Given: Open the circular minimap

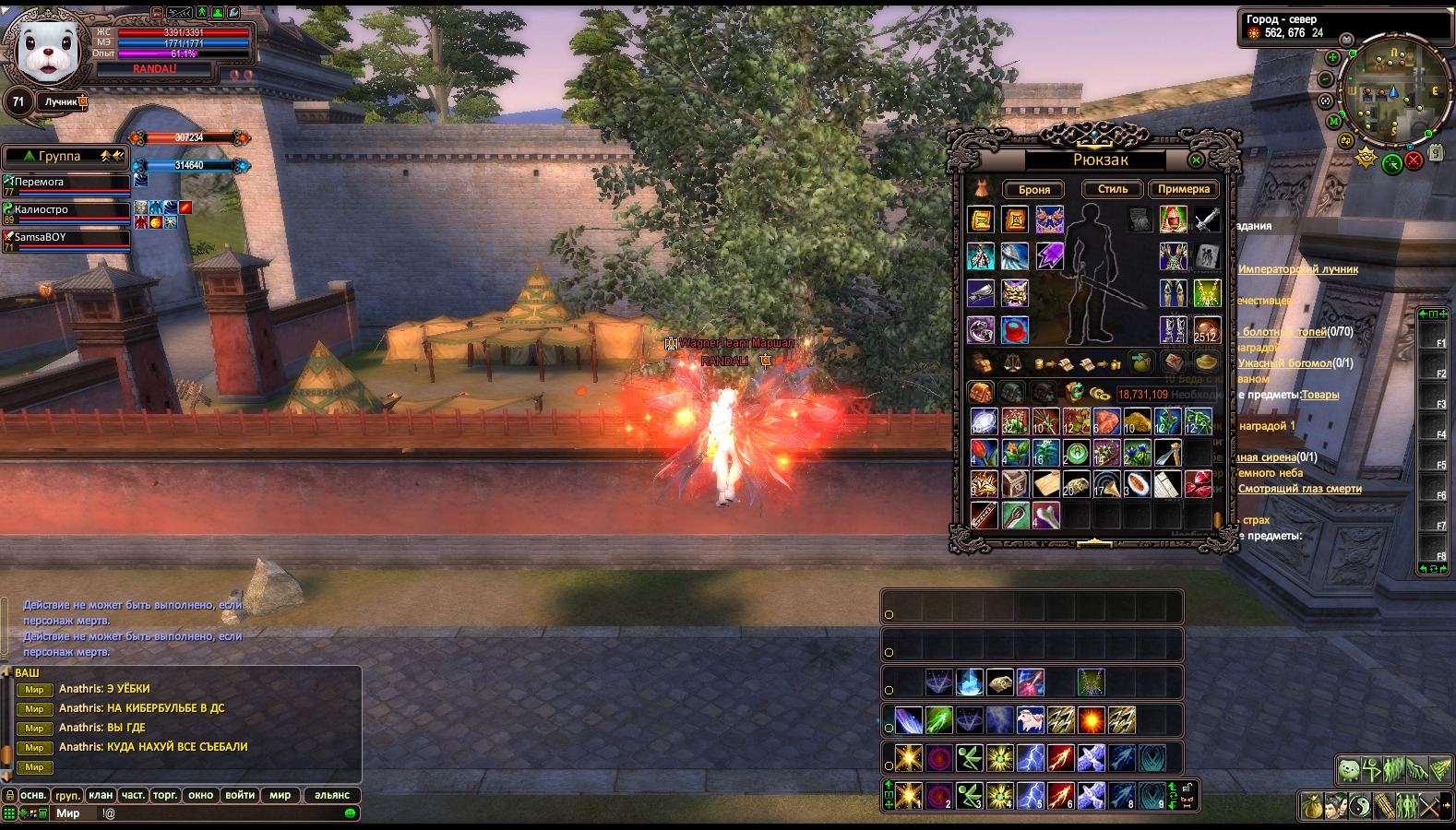Looking at the screenshot, I should coord(1392,90).
